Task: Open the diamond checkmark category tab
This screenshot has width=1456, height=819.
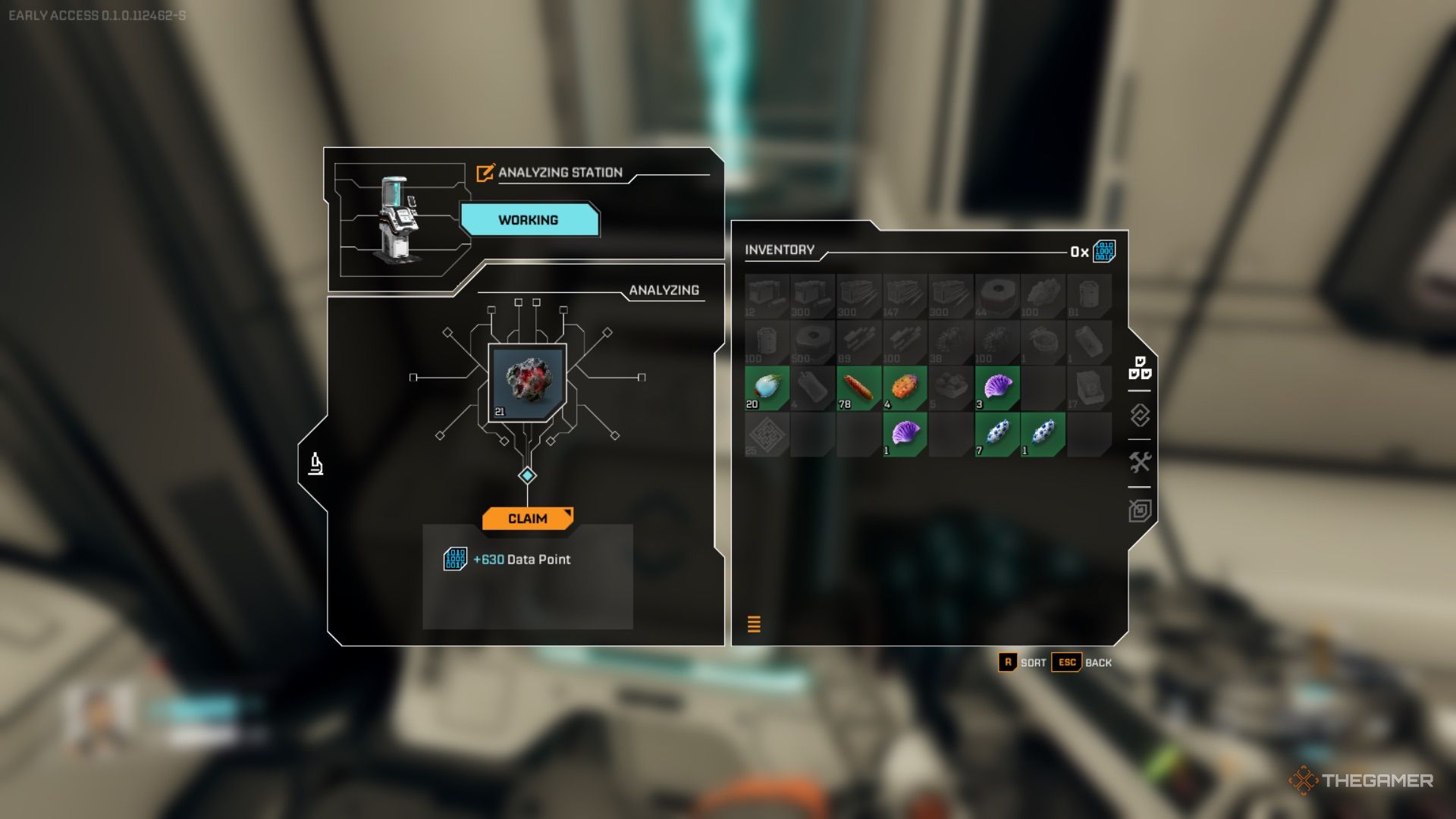Action: coord(1139,416)
